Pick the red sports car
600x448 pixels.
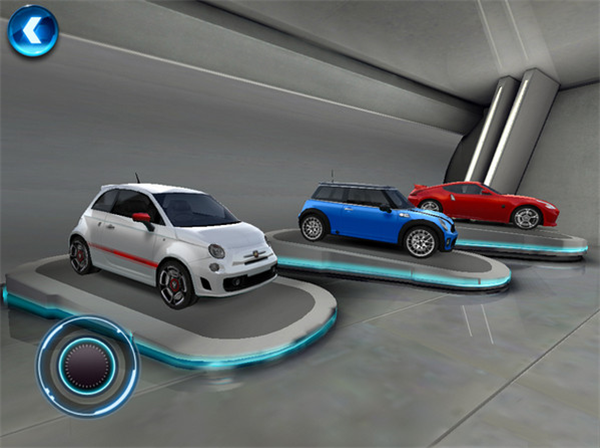point(483,202)
